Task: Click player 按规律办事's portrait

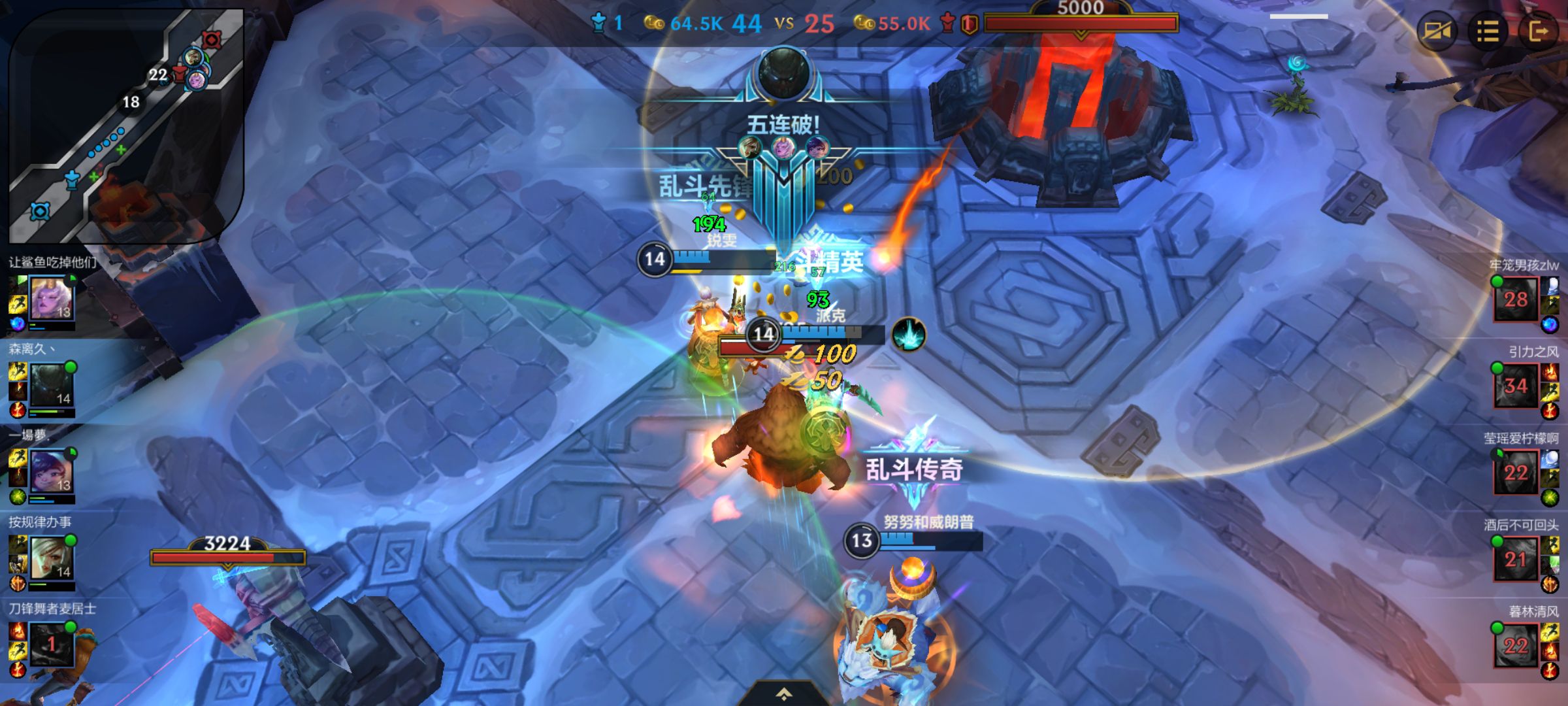Action: [52, 558]
